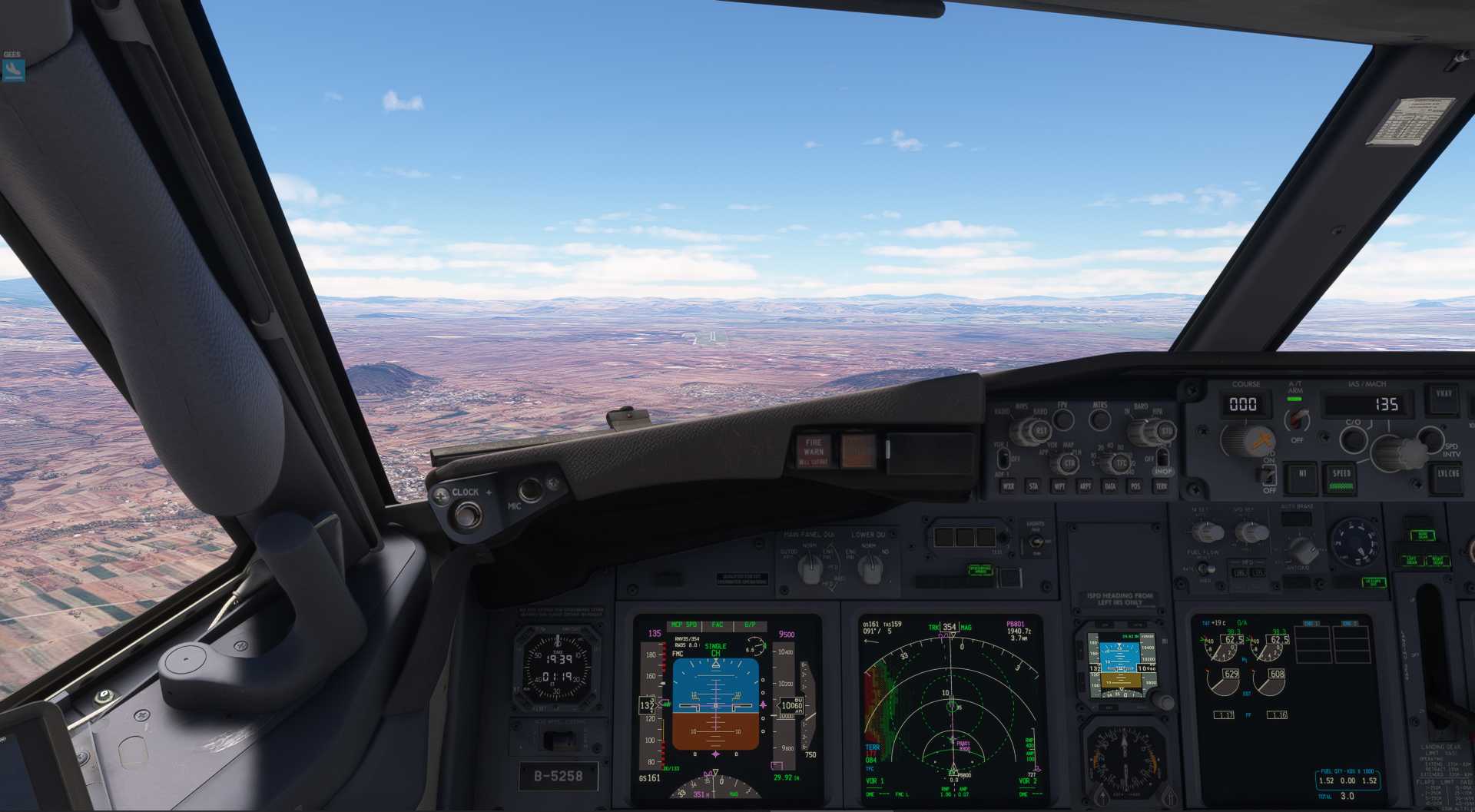Viewport: 1475px width, 812px height.
Task: Click the SPEED mode button
Action: tap(1341, 478)
